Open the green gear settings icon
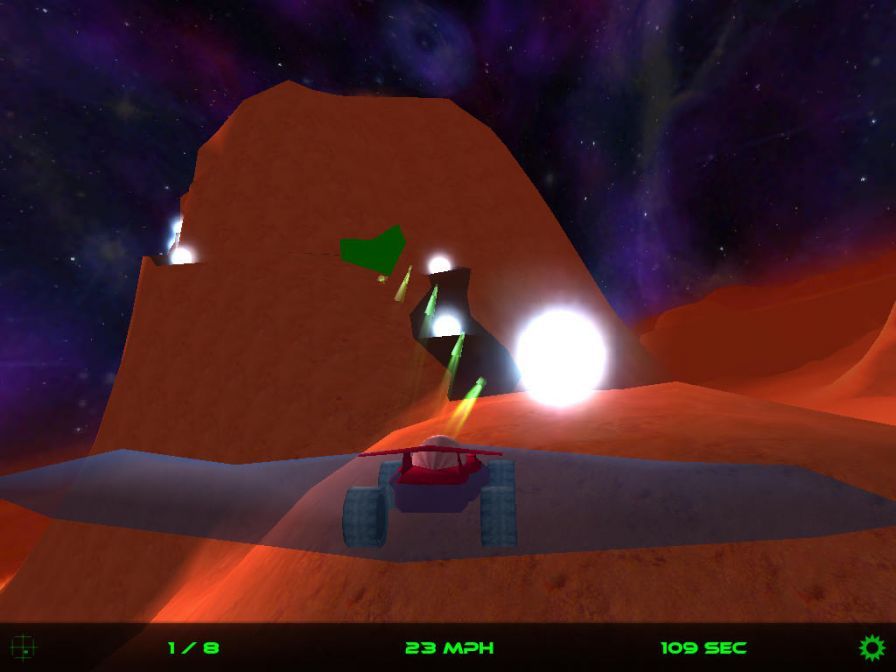Screen dimensions: 896x672 point(872,647)
